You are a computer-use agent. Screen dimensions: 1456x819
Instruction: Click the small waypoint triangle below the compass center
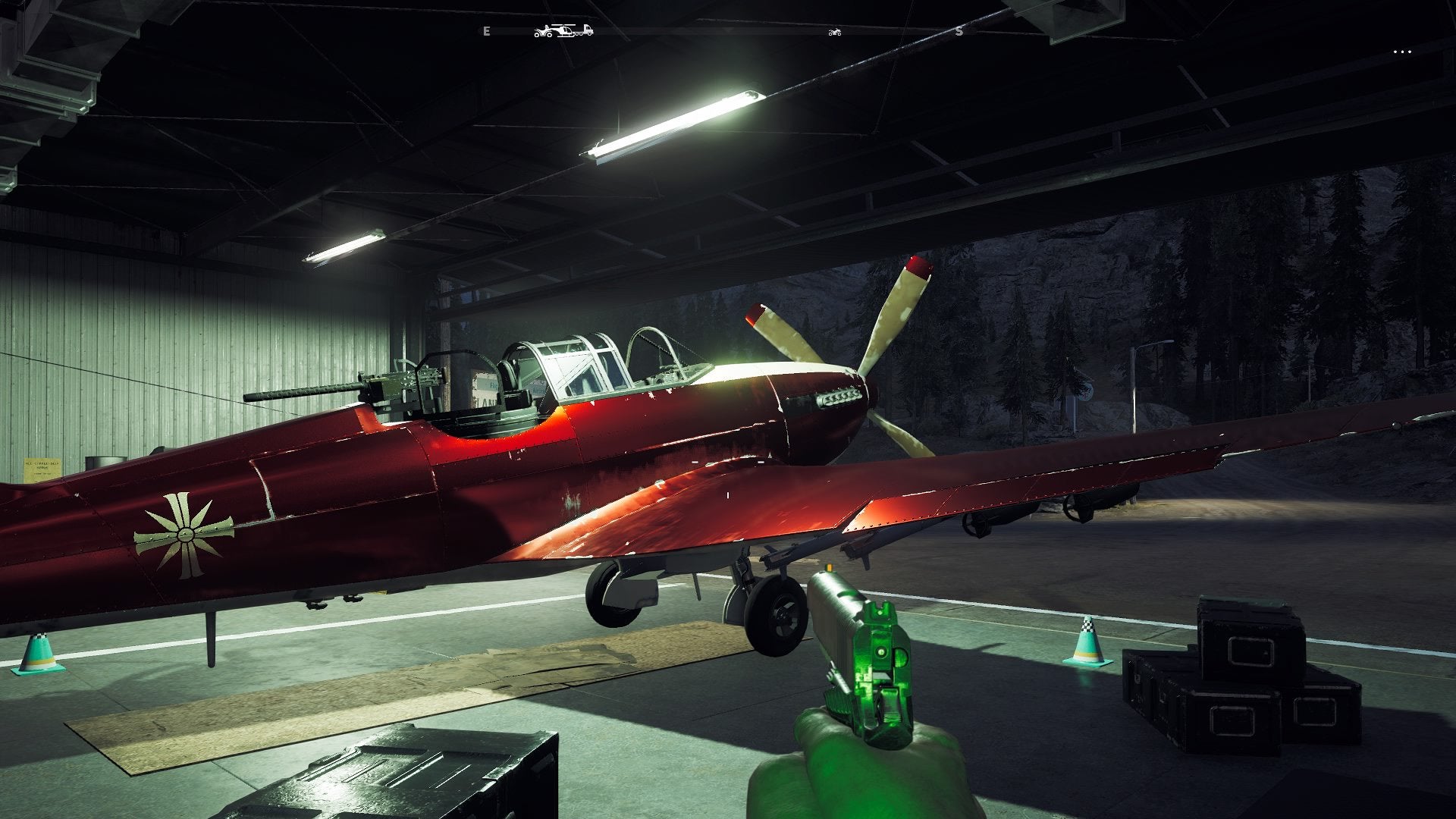[728, 30]
